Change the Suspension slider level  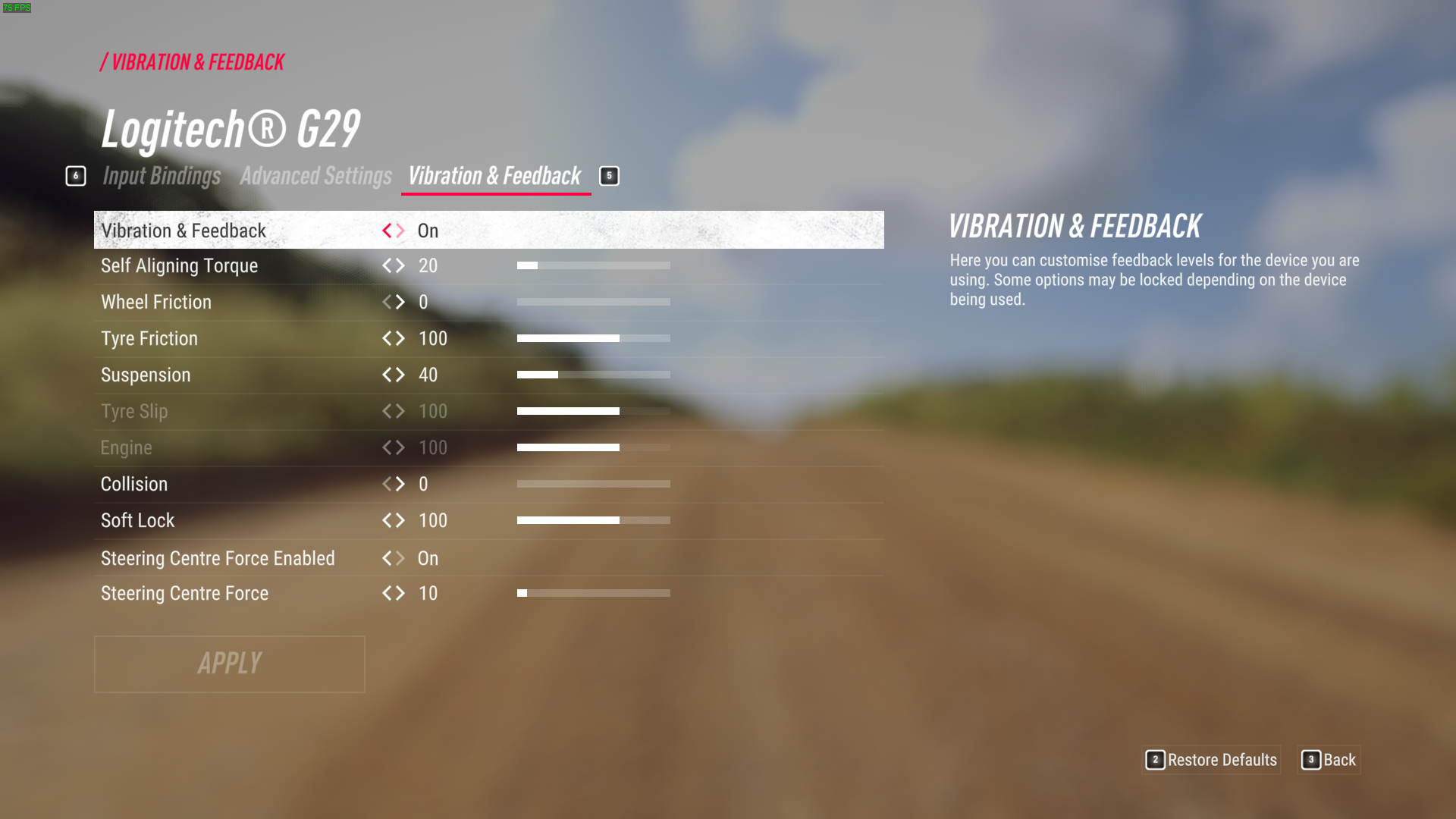coord(593,375)
